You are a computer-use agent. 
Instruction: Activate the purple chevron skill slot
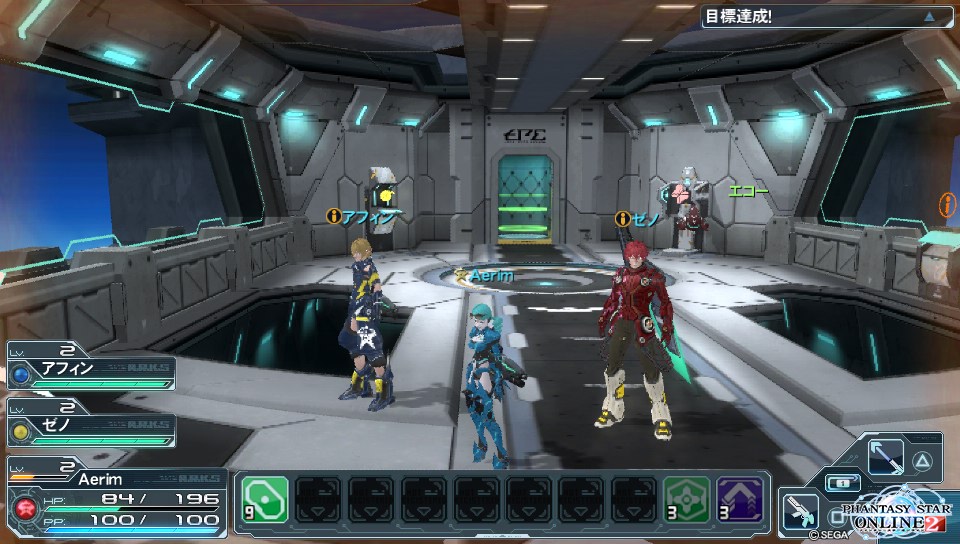coord(740,498)
